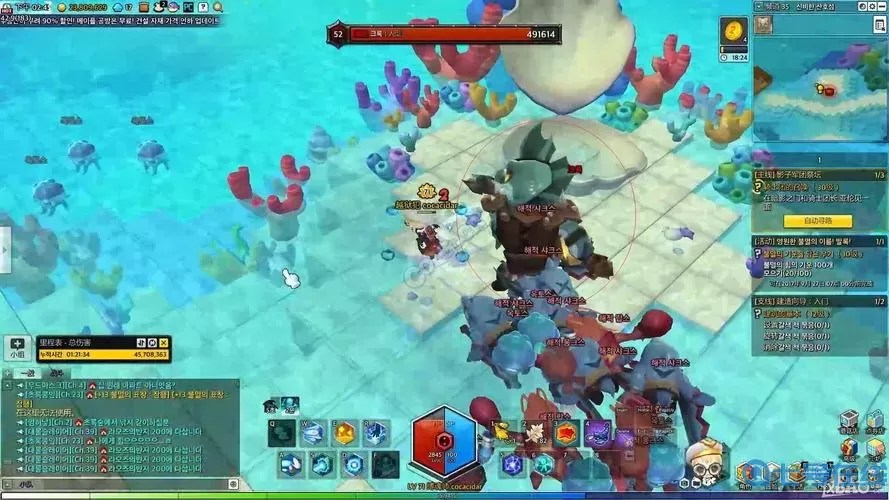Viewport: 889px width, 500px height.
Task: Use the yellow item in hotbar slot 1
Action: coord(503,433)
